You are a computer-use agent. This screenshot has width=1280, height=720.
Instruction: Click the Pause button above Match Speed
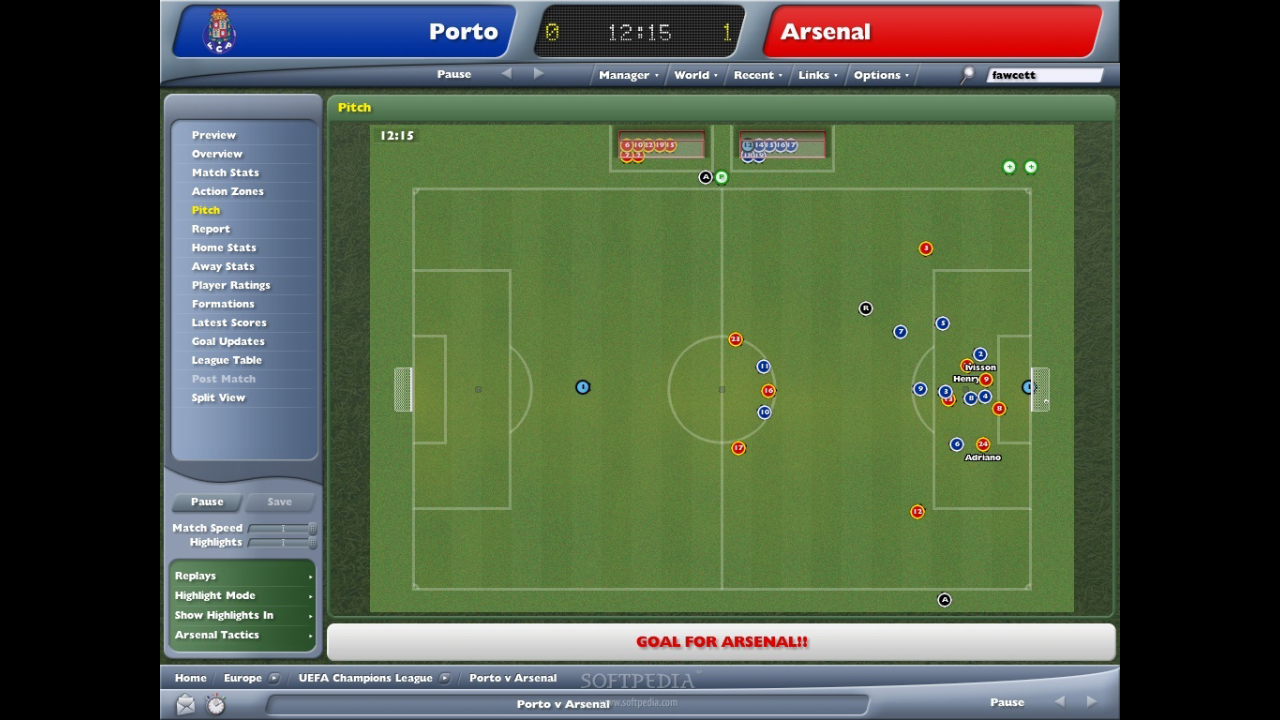click(207, 502)
